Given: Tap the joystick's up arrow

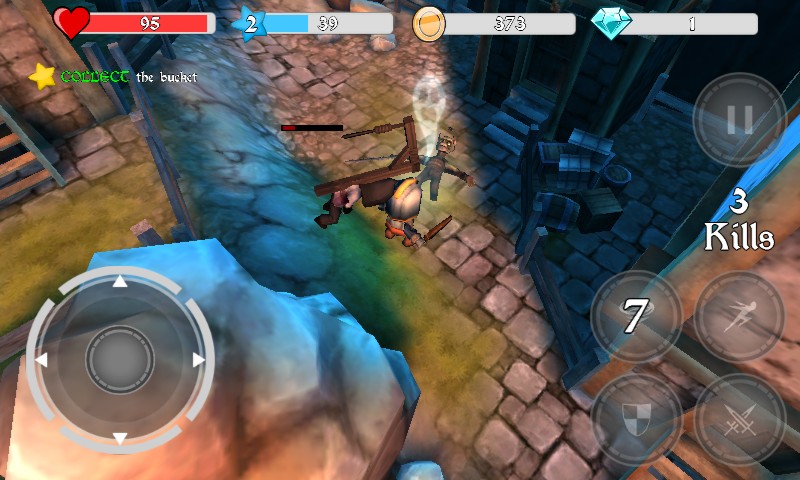Looking at the screenshot, I should (120, 281).
